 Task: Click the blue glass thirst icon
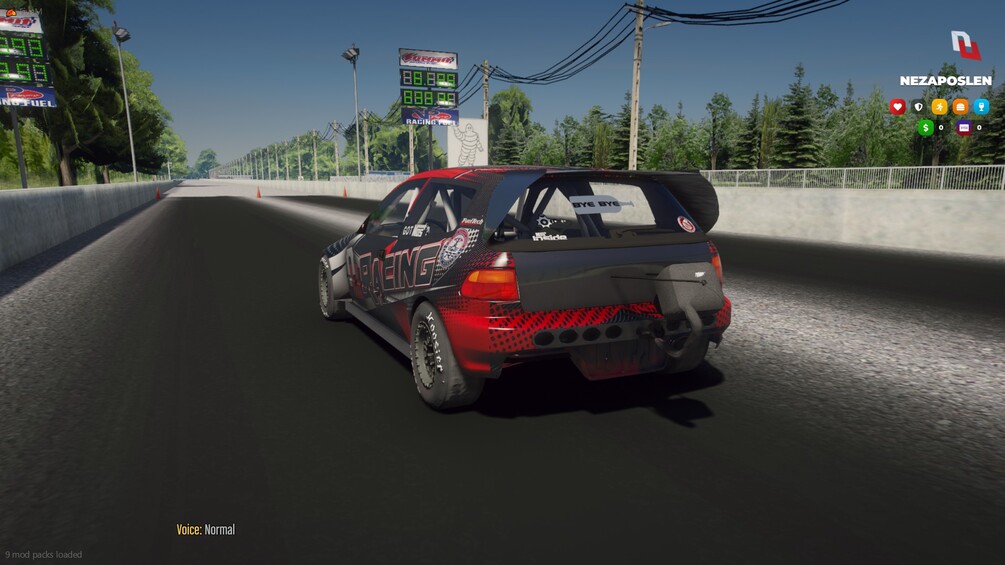(x=981, y=107)
